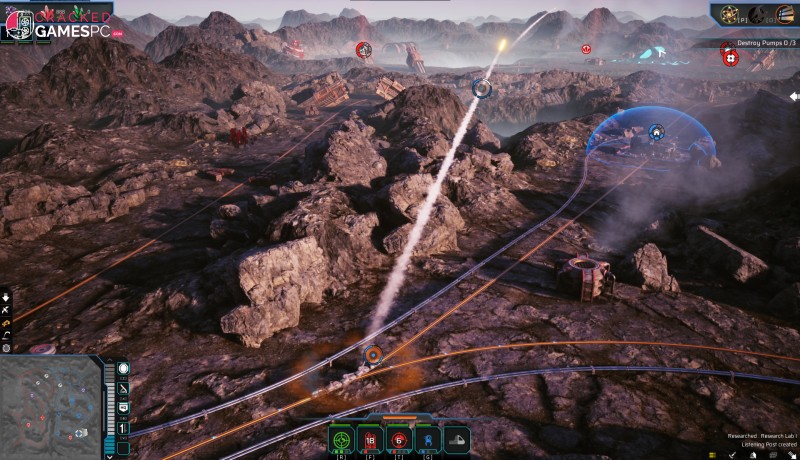Open the dark tools icon in top bar
The height and width of the screenshot is (460, 800).
[759, 14]
